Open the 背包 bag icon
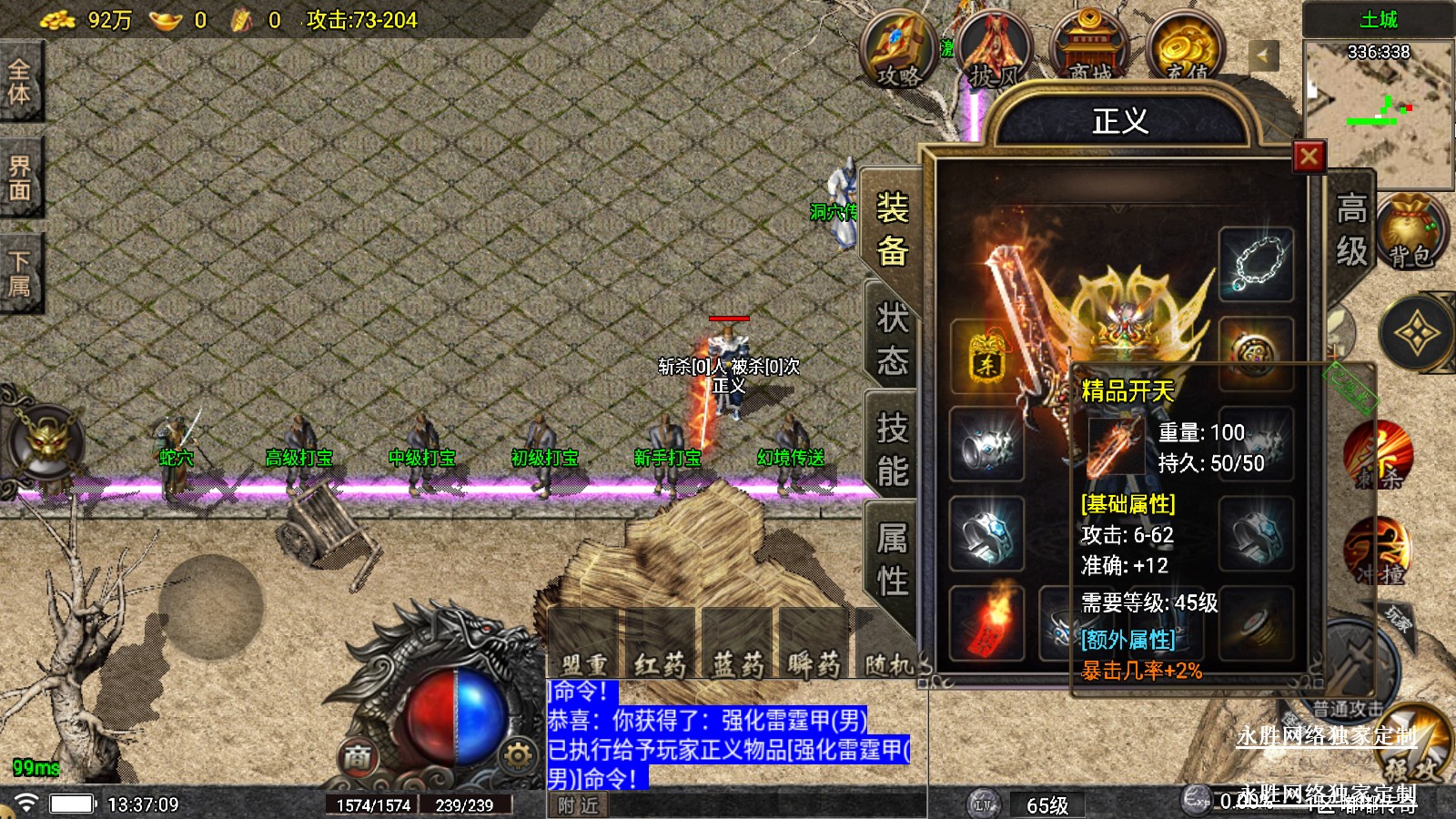This screenshot has width=1456, height=819. 1410,232
